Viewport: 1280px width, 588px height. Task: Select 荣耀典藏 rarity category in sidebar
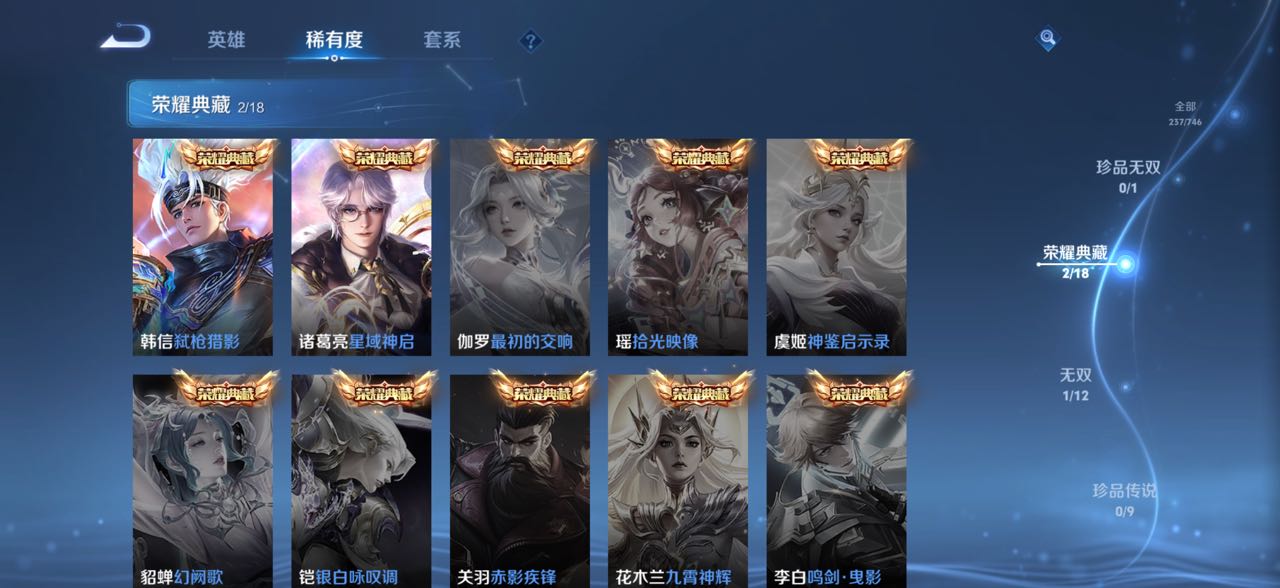1076,261
